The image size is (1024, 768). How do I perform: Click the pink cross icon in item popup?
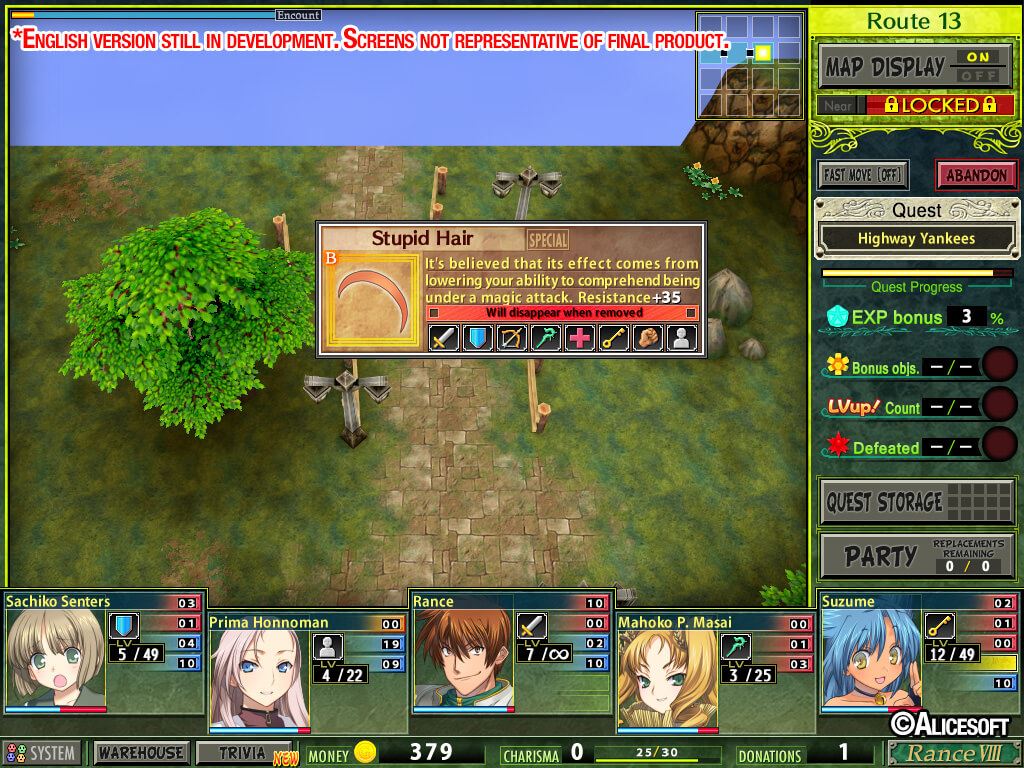580,338
